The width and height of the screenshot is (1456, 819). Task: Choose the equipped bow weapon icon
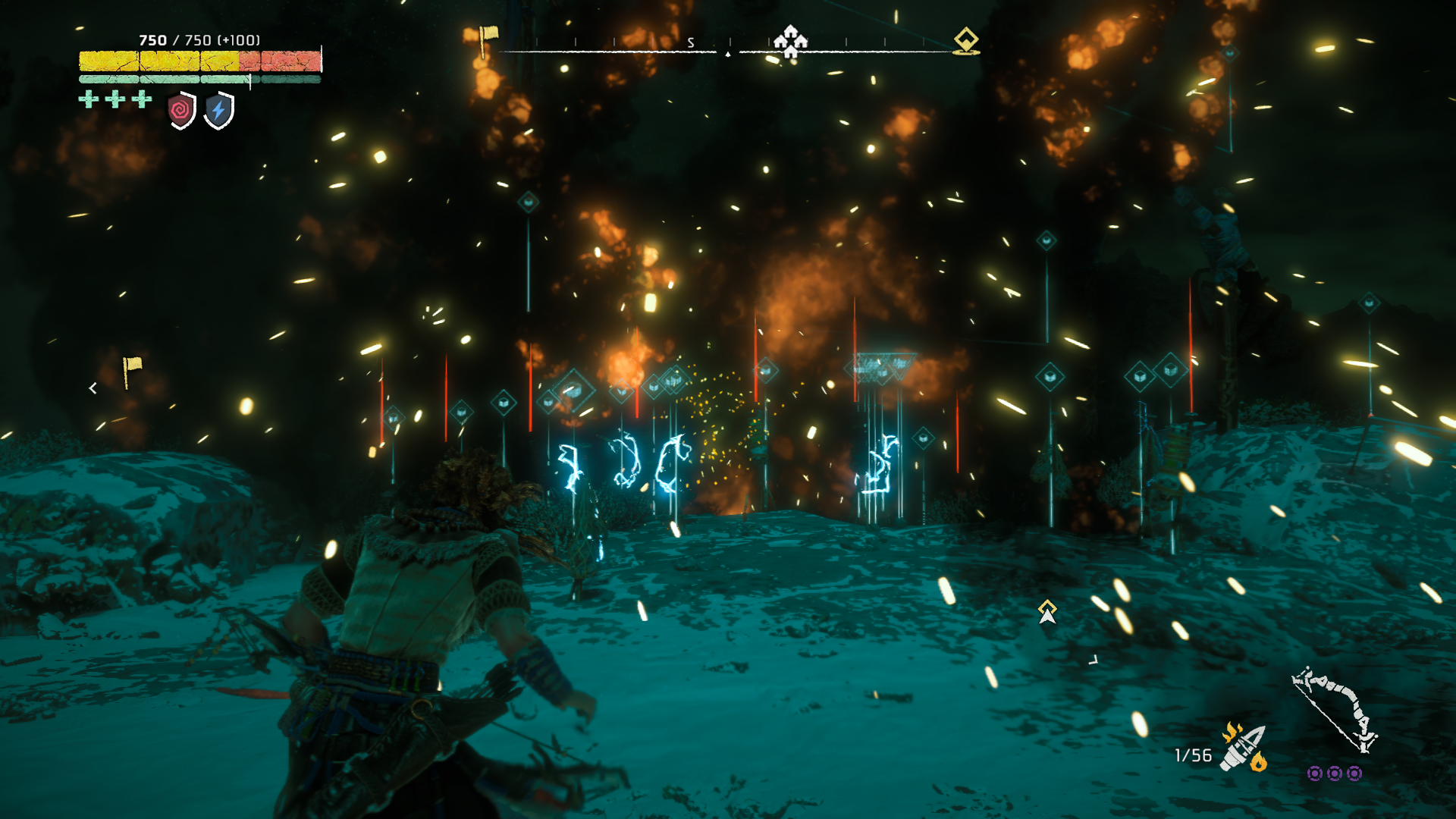coord(1334,711)
